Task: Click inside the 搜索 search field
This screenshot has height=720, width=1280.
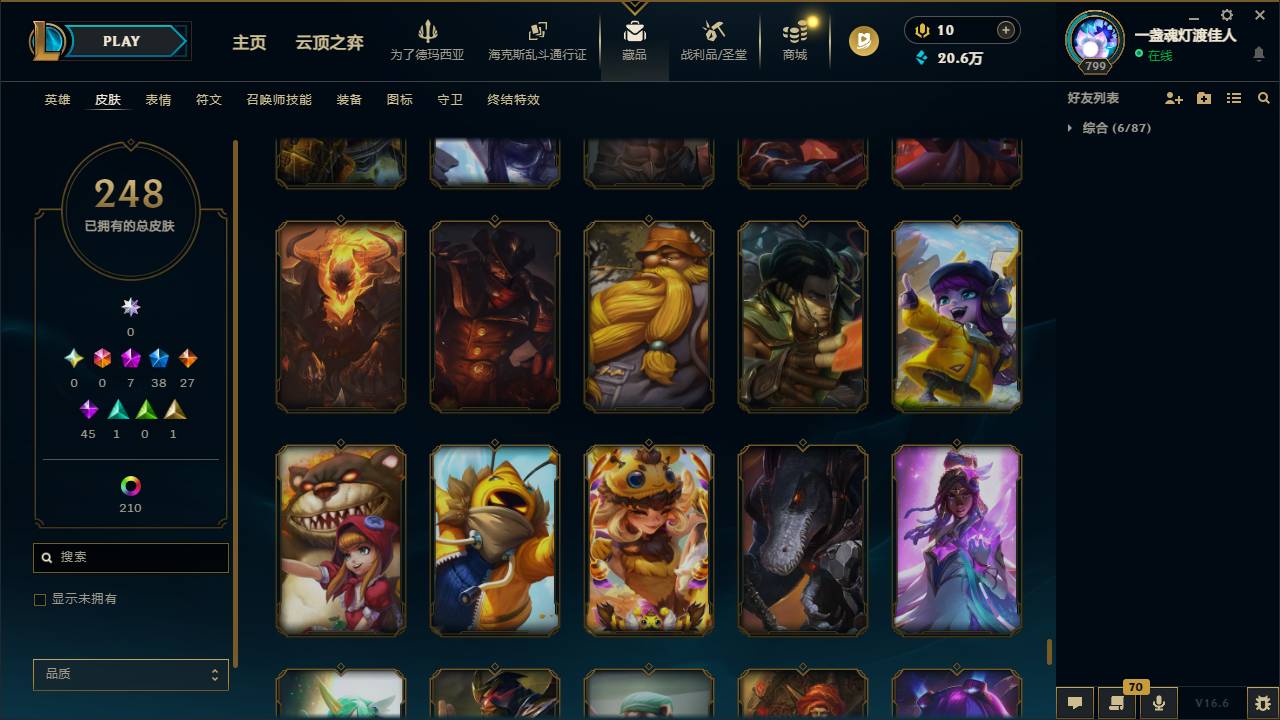Action: click(130, 557)
